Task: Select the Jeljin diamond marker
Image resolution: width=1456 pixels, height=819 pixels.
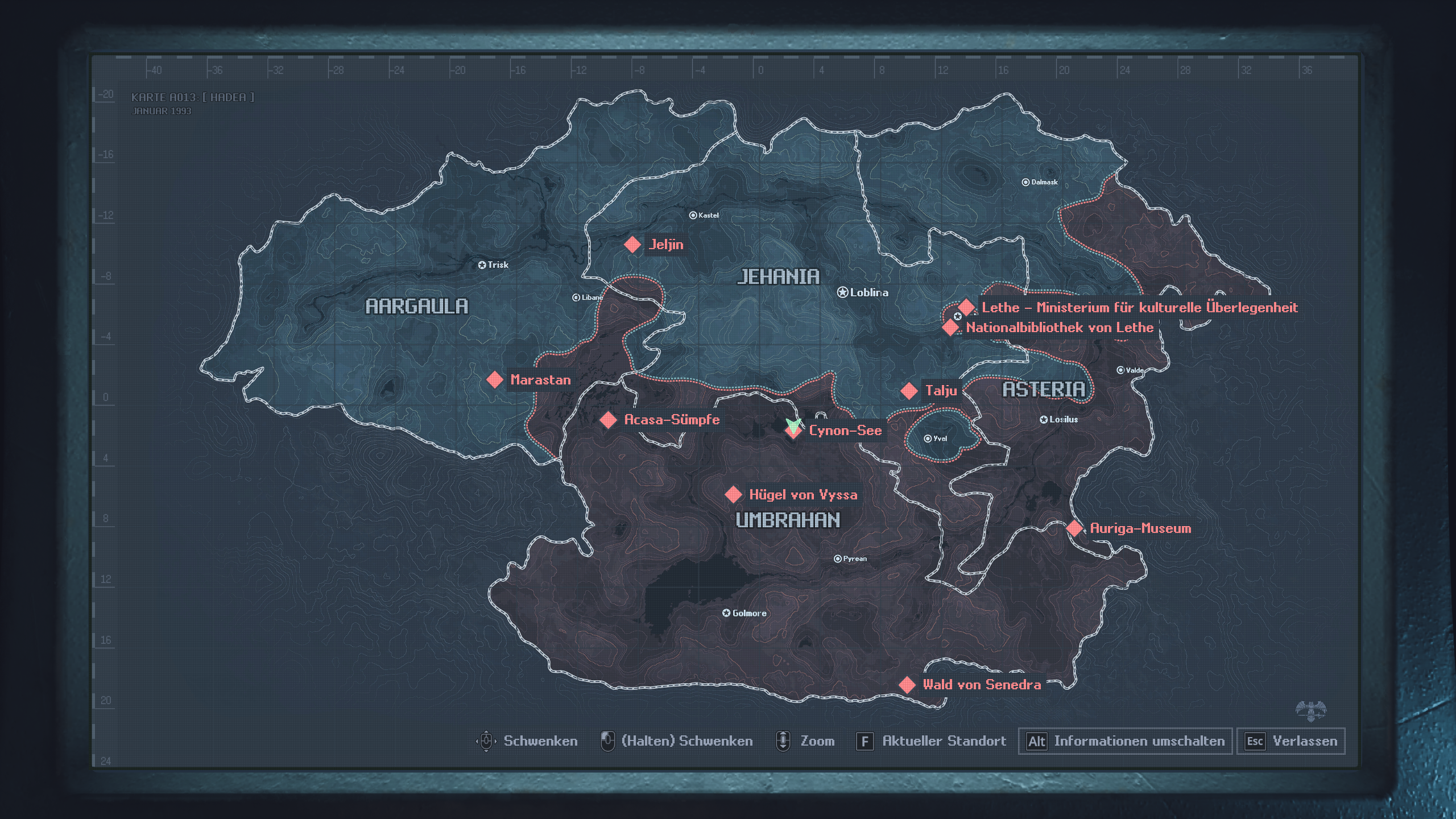Action: [x=631, y=245]
